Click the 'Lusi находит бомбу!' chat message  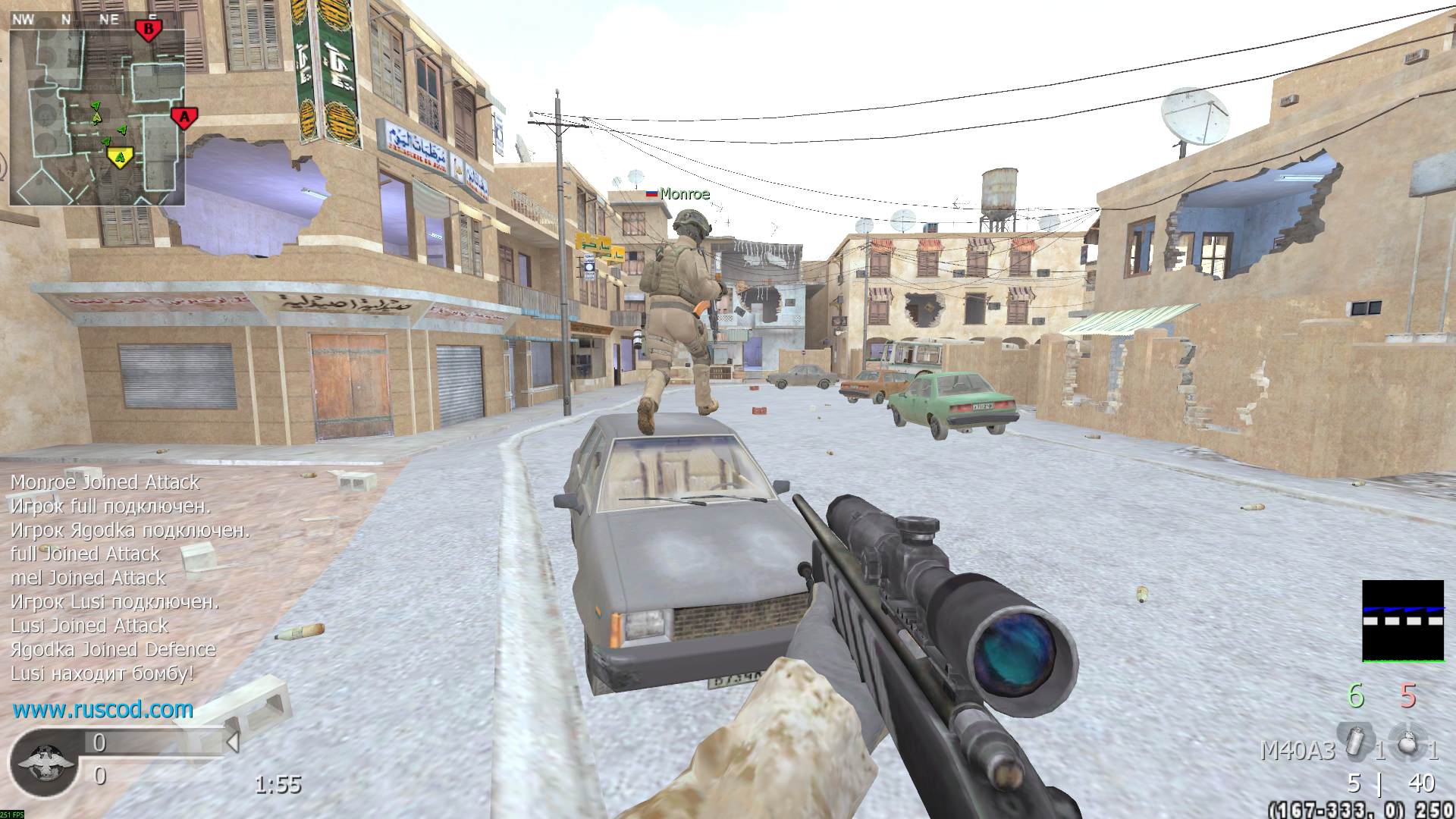tap(102, 673)
